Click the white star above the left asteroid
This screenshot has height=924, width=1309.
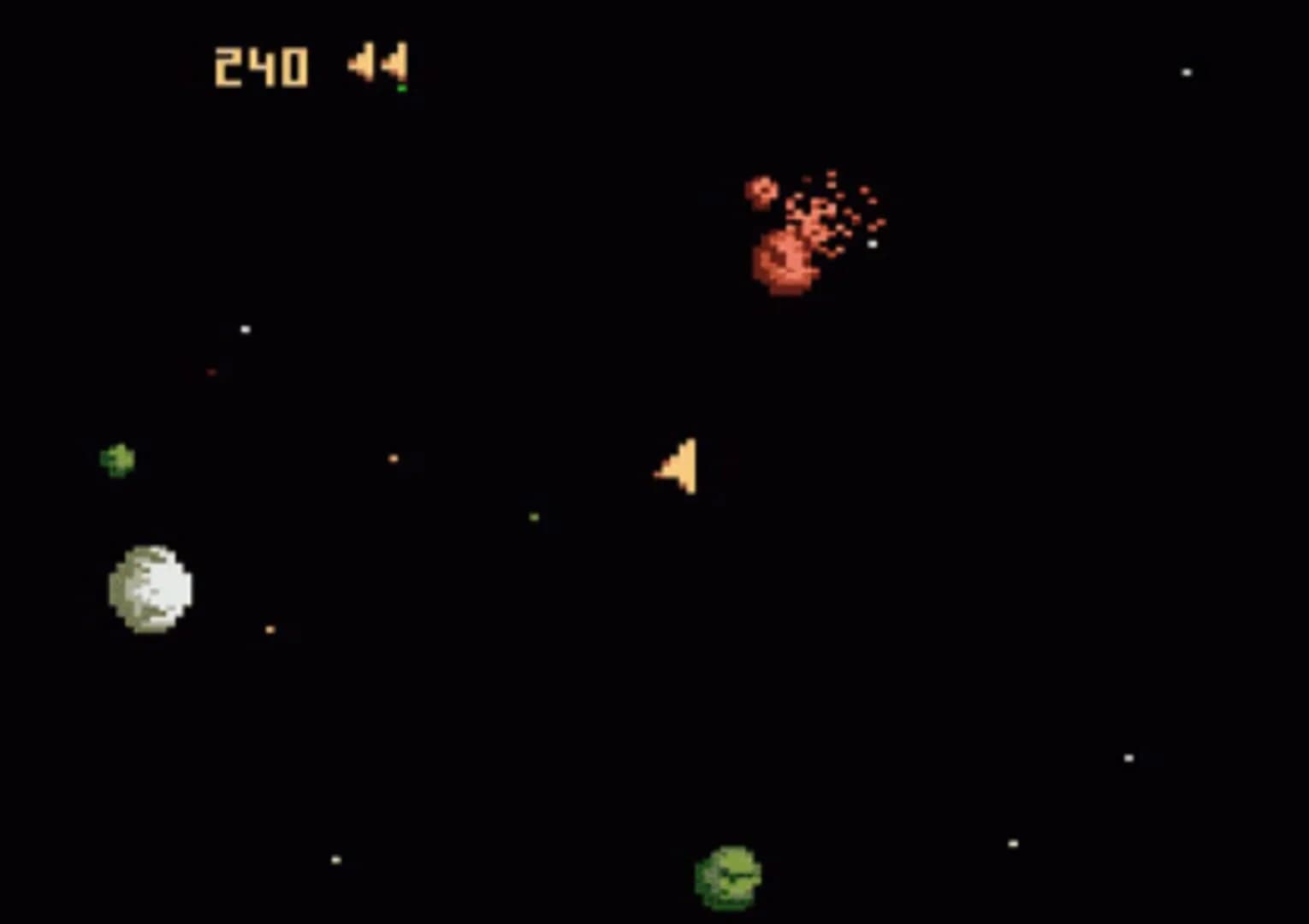244,328
